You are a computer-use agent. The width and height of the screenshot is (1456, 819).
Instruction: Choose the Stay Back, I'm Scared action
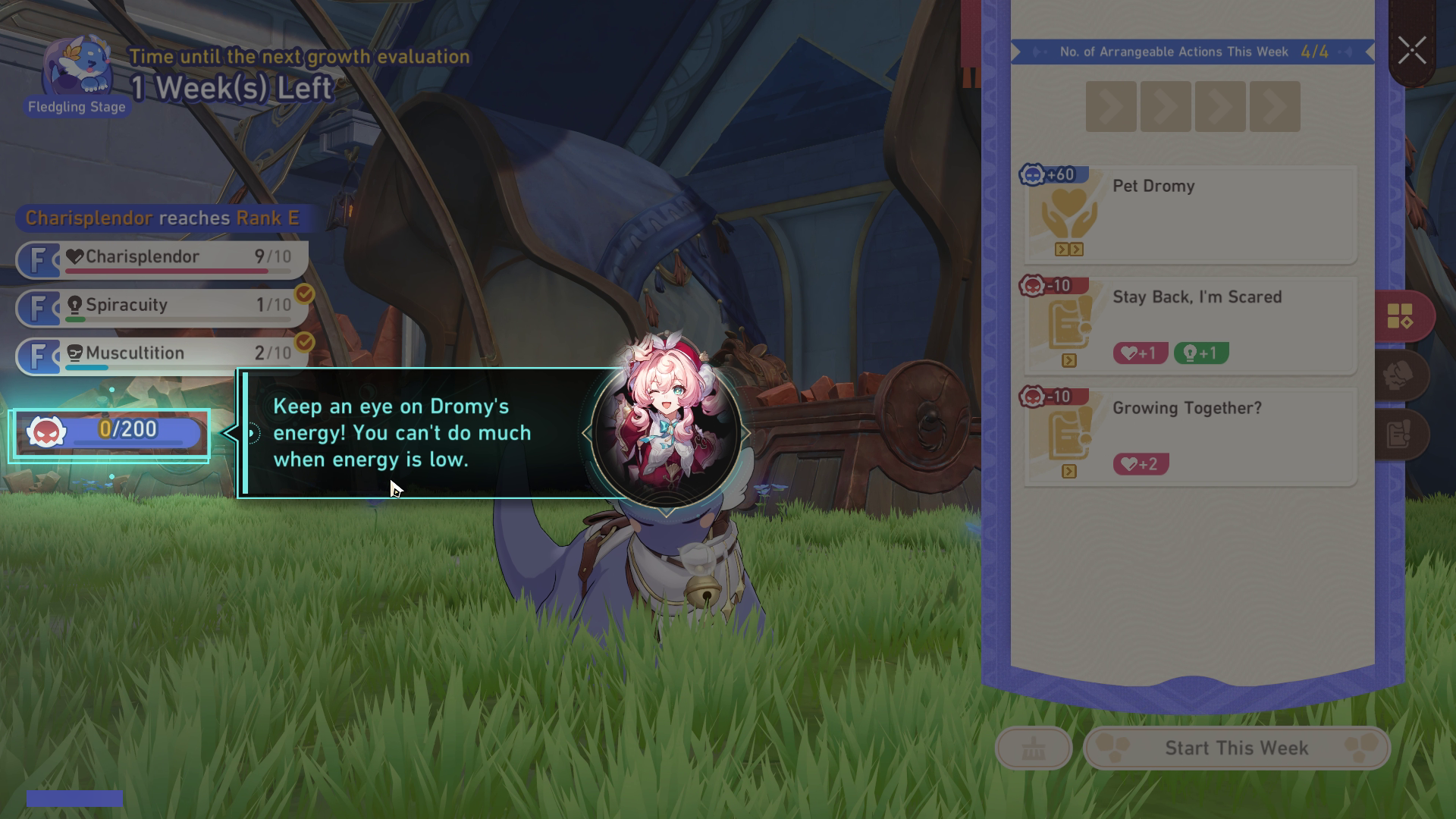point(1190,326)
